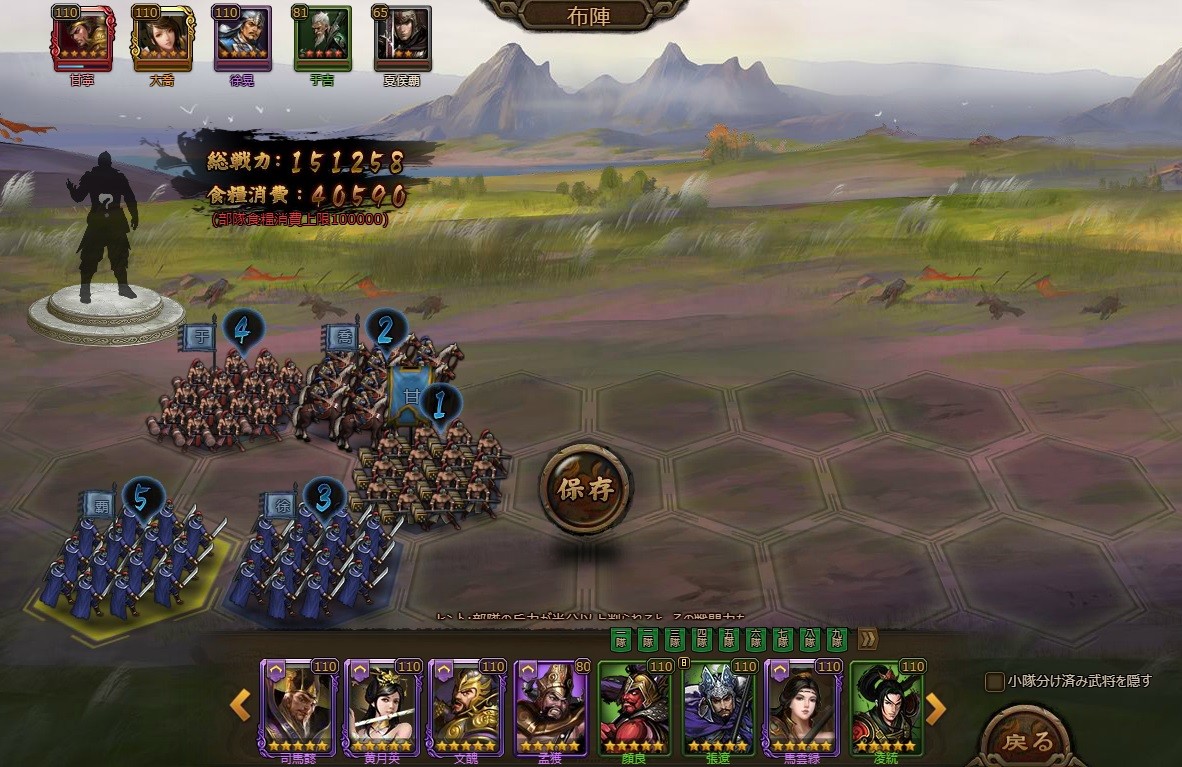Screen dimensions: 1182x767
Task: Expand more squad tabs with the double arrow
Action: pyautogui.click(x=867, y=638)
